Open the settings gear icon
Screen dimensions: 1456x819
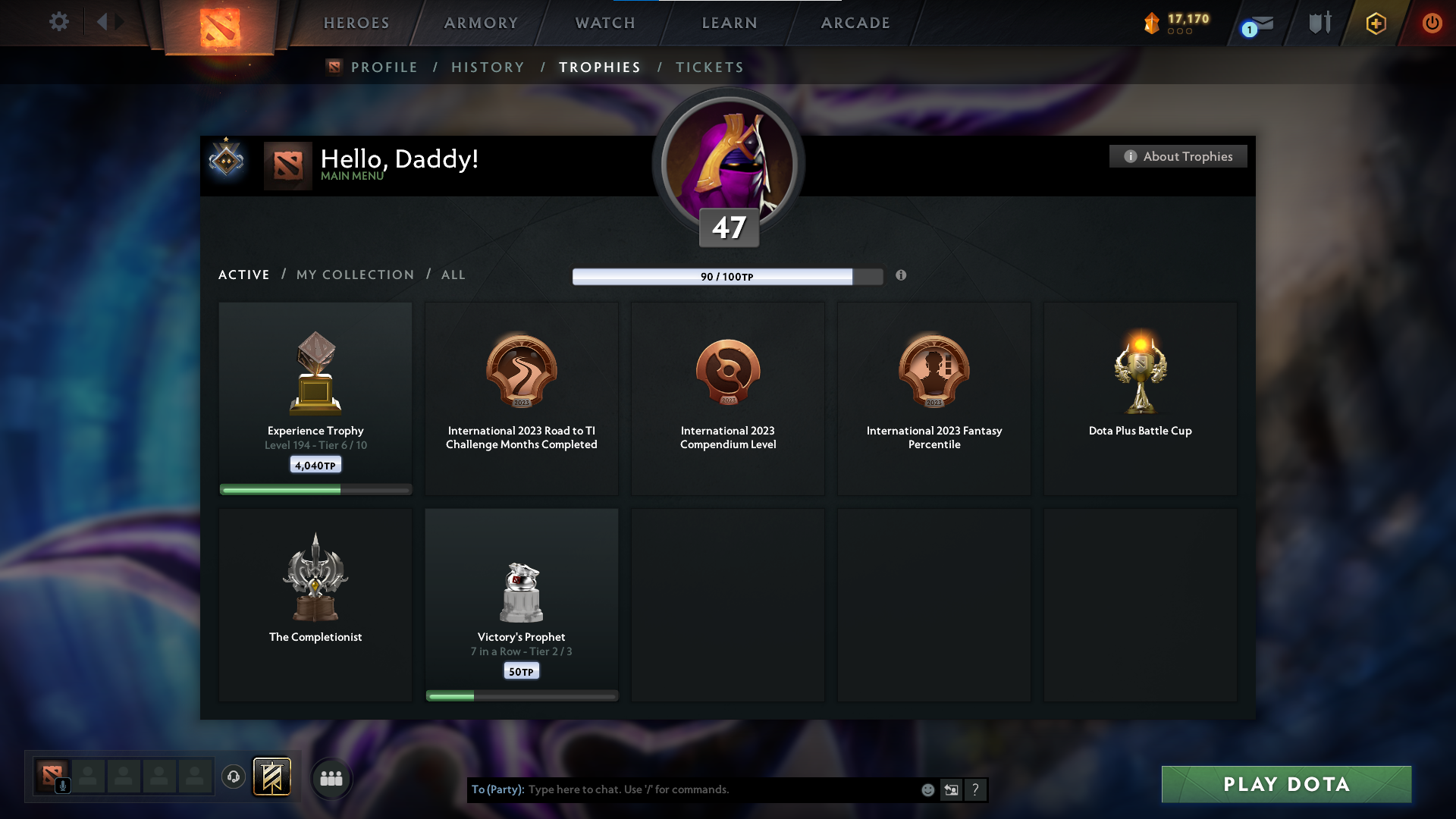point(59,23)
